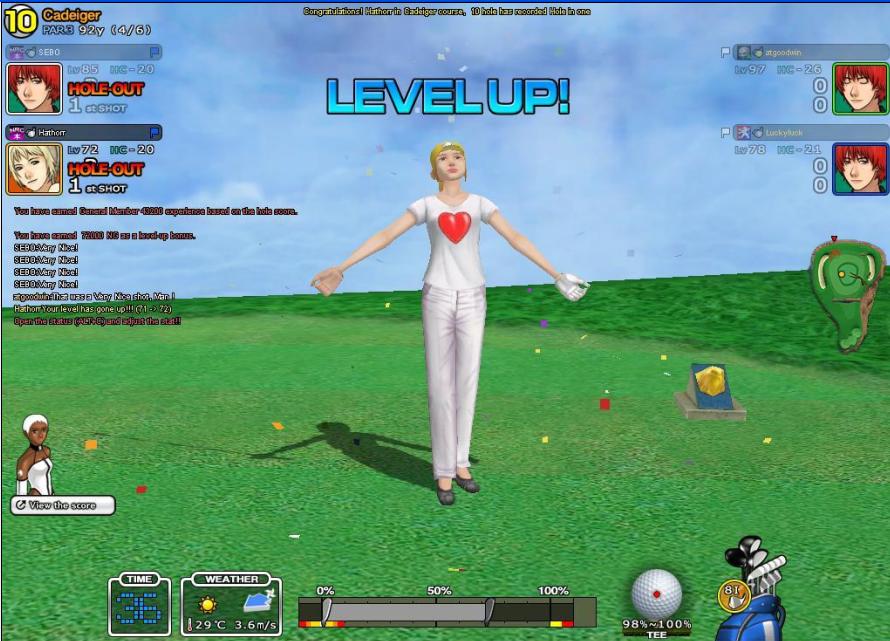
Task: Open the hole layout minimap
Action: click(848, 294)
